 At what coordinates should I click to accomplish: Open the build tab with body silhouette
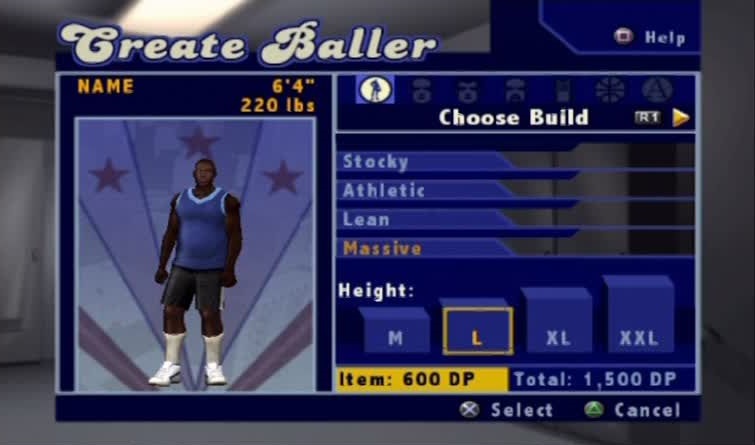(x=375, y=90)
